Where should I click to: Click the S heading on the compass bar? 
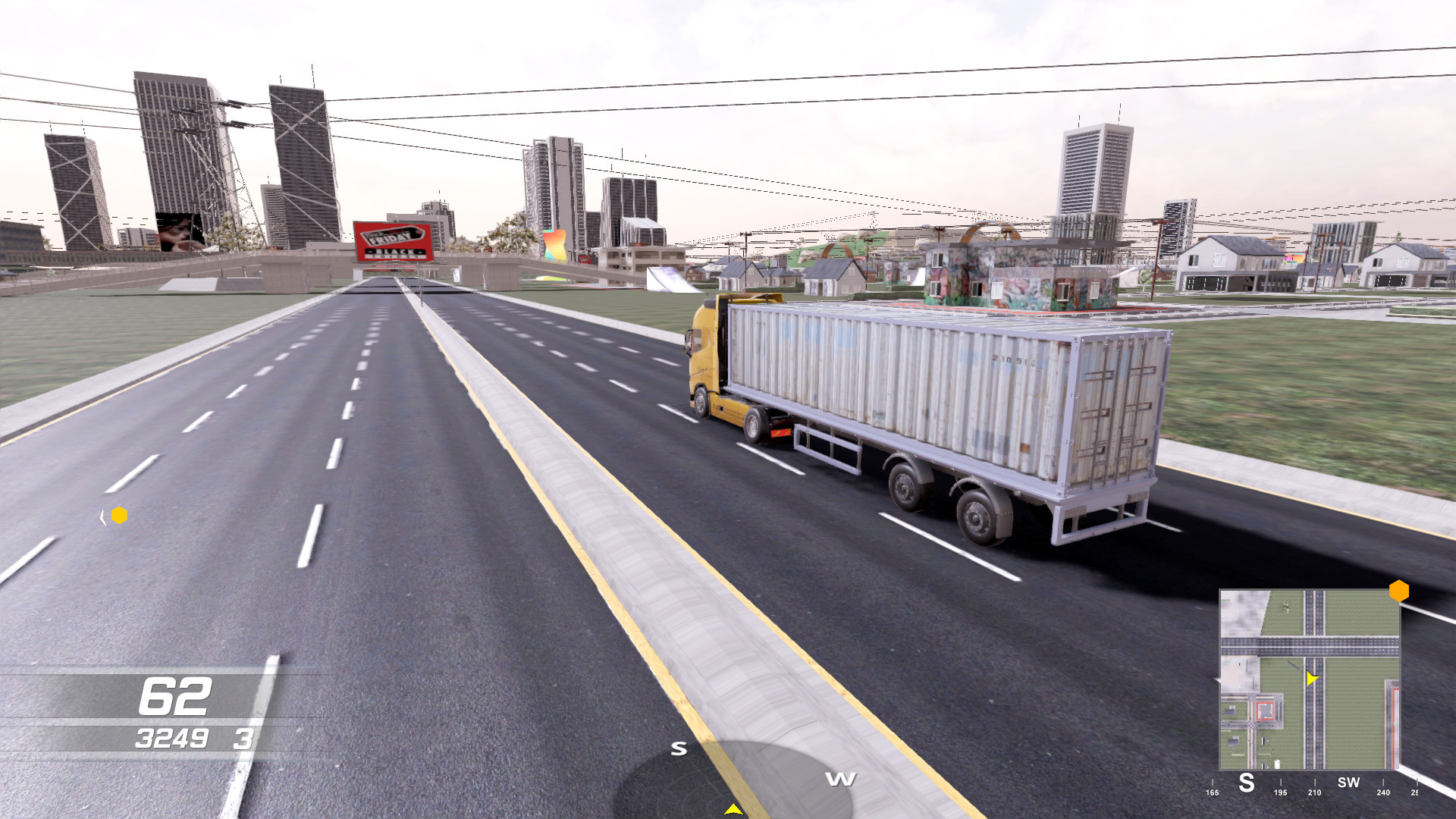(x=1247, y=783)
